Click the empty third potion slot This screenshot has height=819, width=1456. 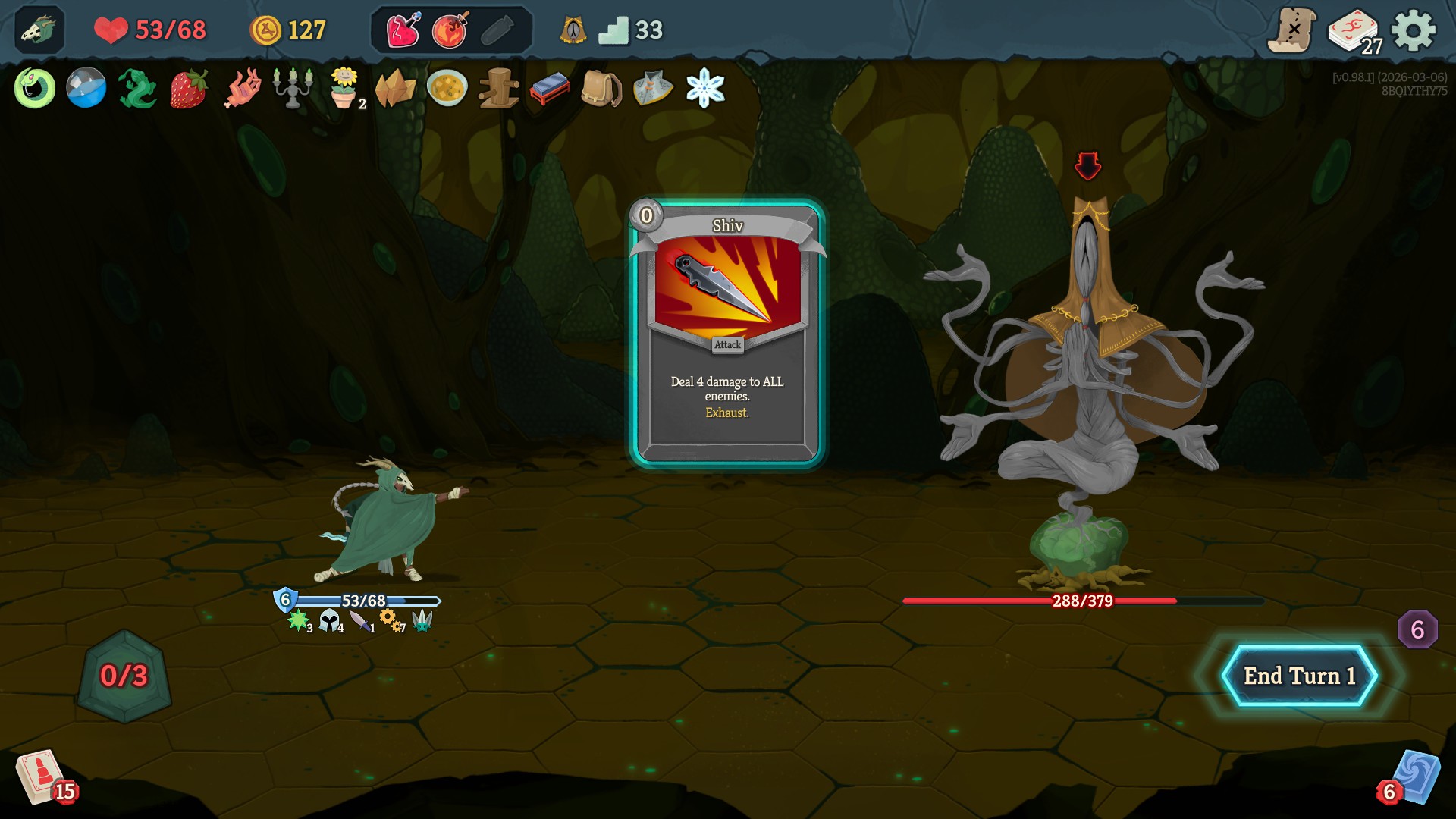point(497,31)
